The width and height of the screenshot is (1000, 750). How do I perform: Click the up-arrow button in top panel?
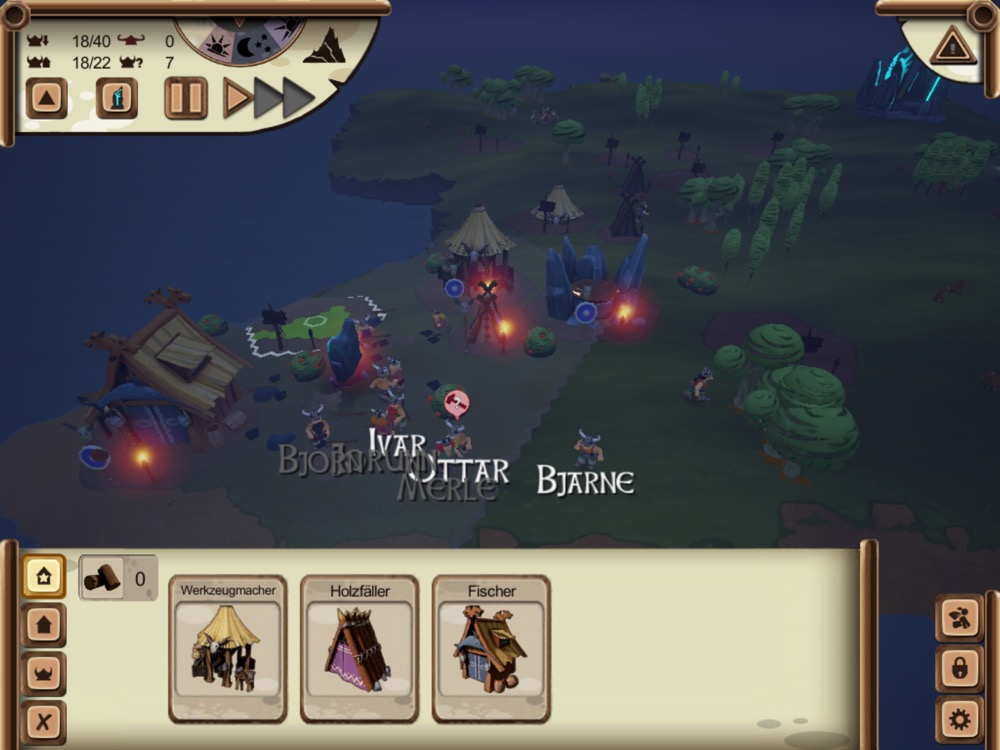pos(46,98)
